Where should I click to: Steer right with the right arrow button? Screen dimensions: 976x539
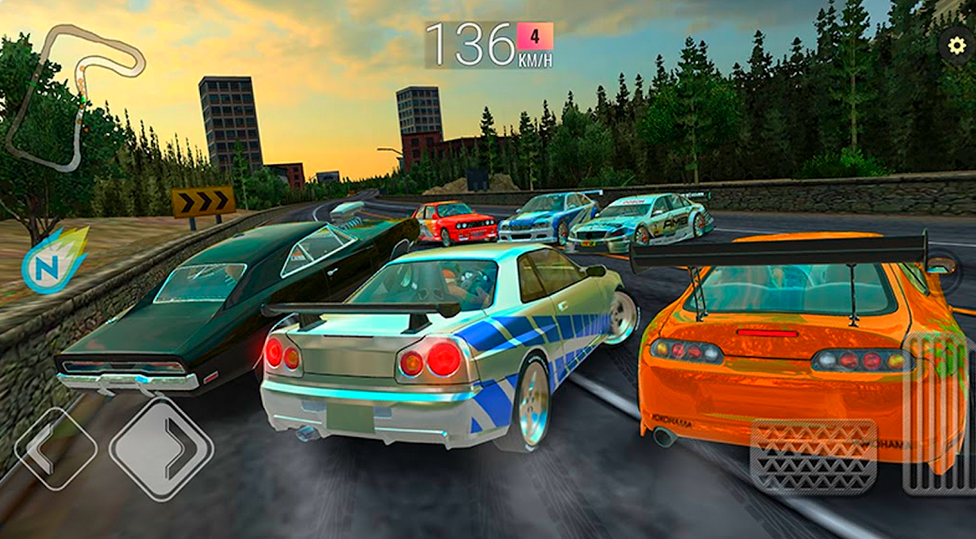click(162, 448)
